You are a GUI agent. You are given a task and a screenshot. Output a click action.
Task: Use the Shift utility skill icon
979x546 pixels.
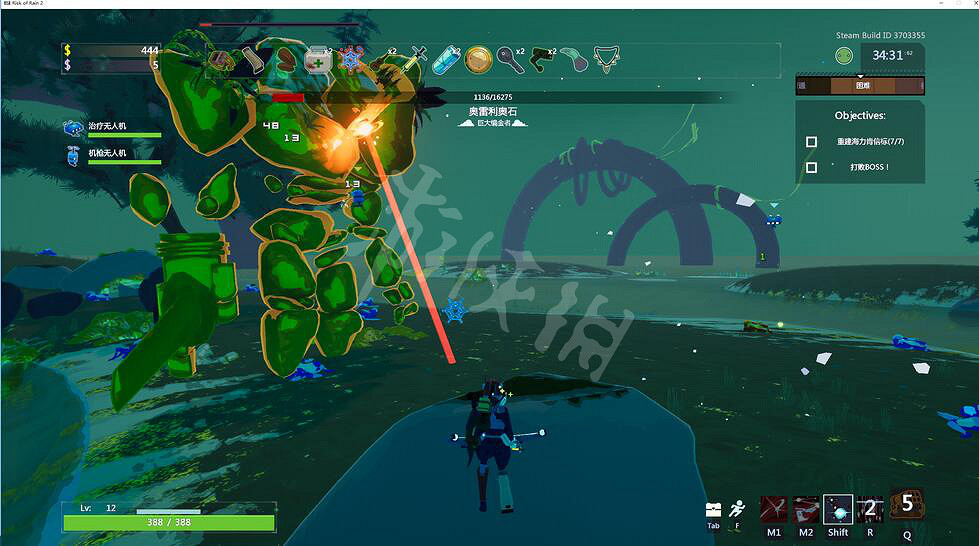pyautogui.click(x=838, y=509)
